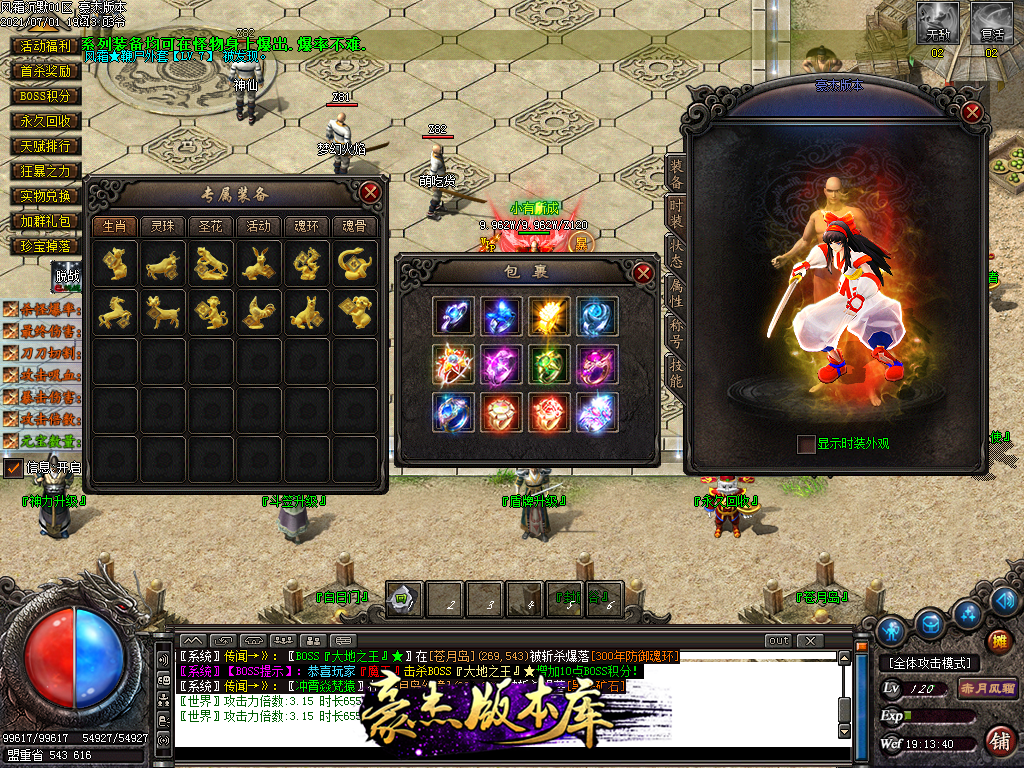
Task: Click the 全体攻击模式 attack mode button
Action: (x=930, y=663)
